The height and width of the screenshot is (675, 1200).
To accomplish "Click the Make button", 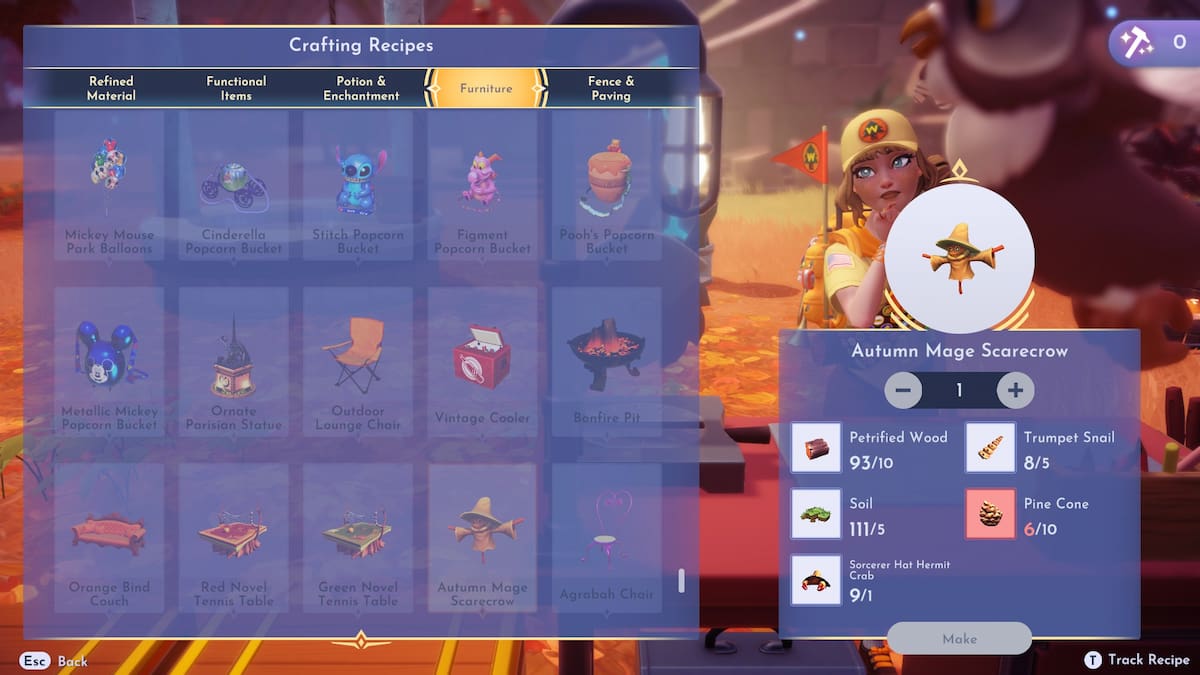I will pos(959,638).
